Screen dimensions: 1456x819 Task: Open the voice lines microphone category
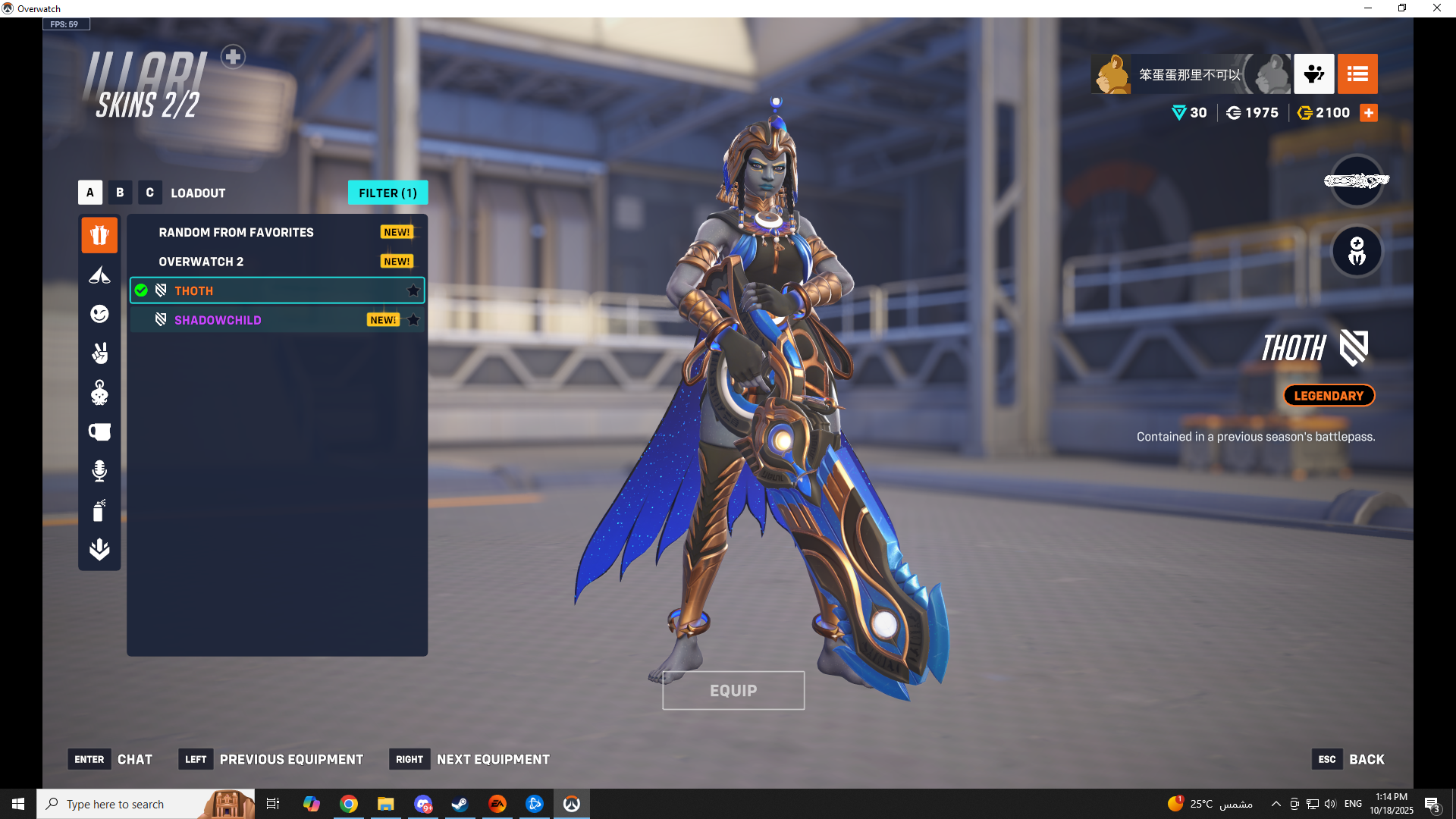pyautogui.click(x=99, y=471)
